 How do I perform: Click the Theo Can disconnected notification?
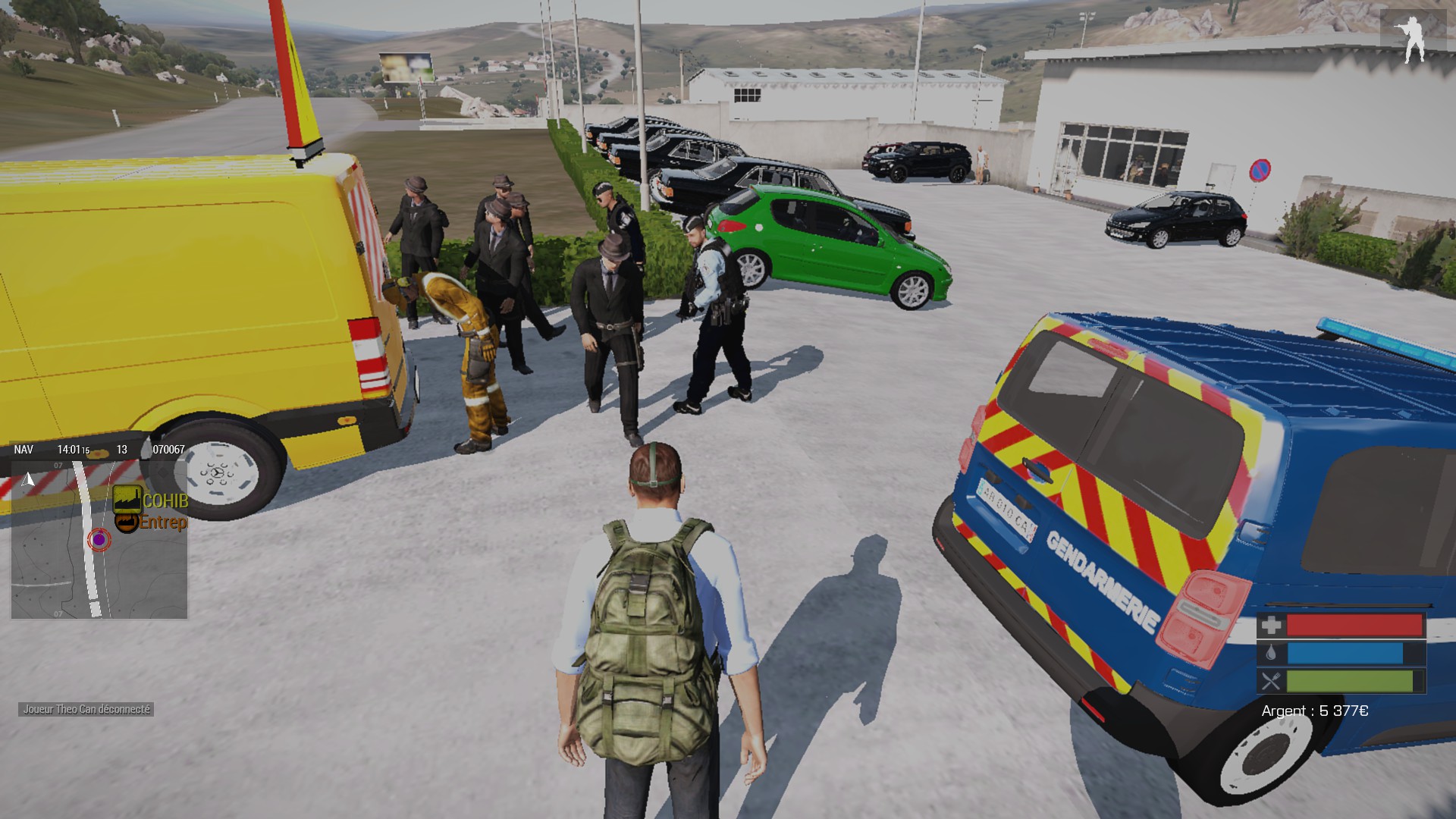click(86, 709)
